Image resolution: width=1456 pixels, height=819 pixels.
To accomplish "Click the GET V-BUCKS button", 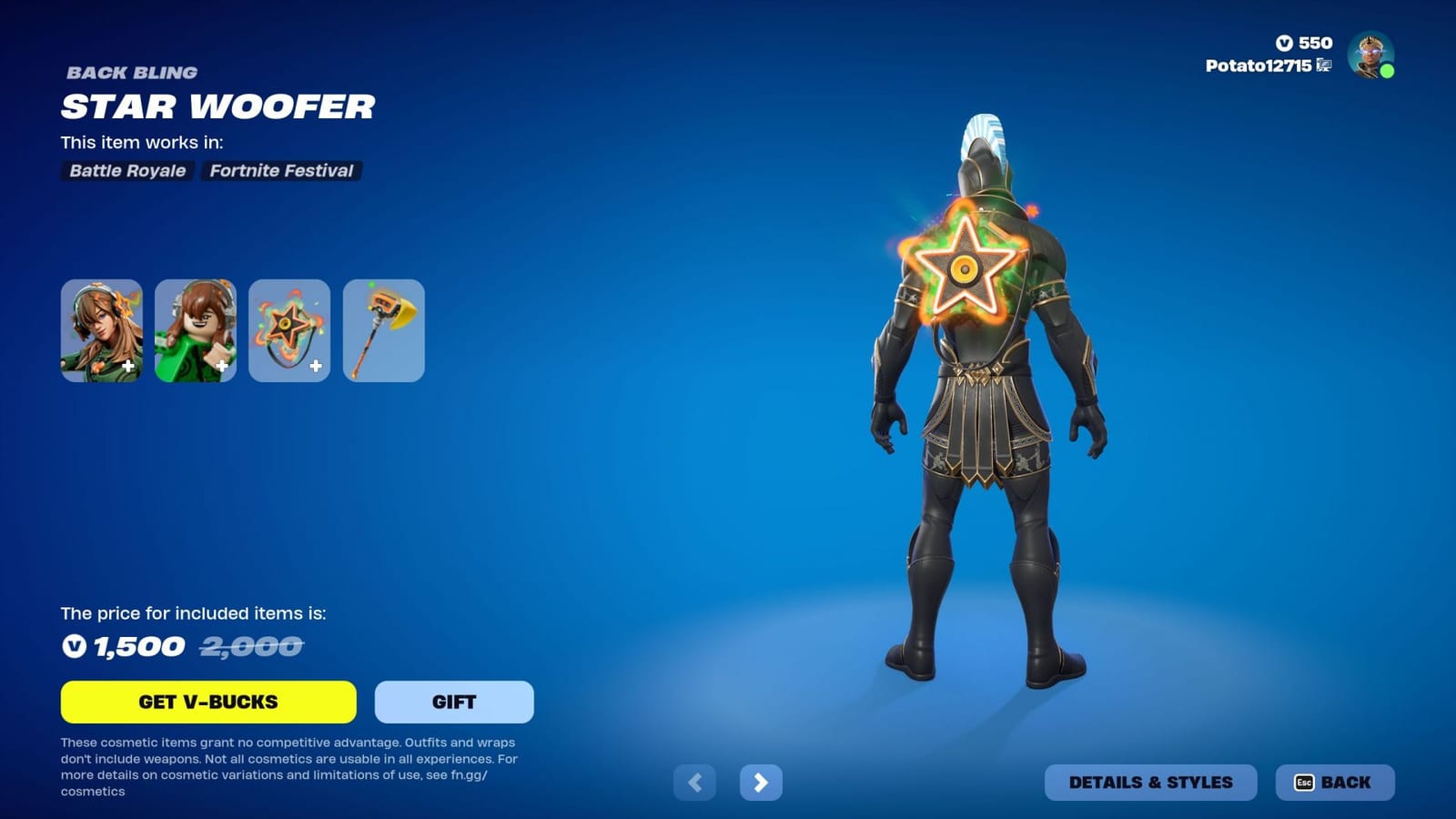I will tap(207, 702).
